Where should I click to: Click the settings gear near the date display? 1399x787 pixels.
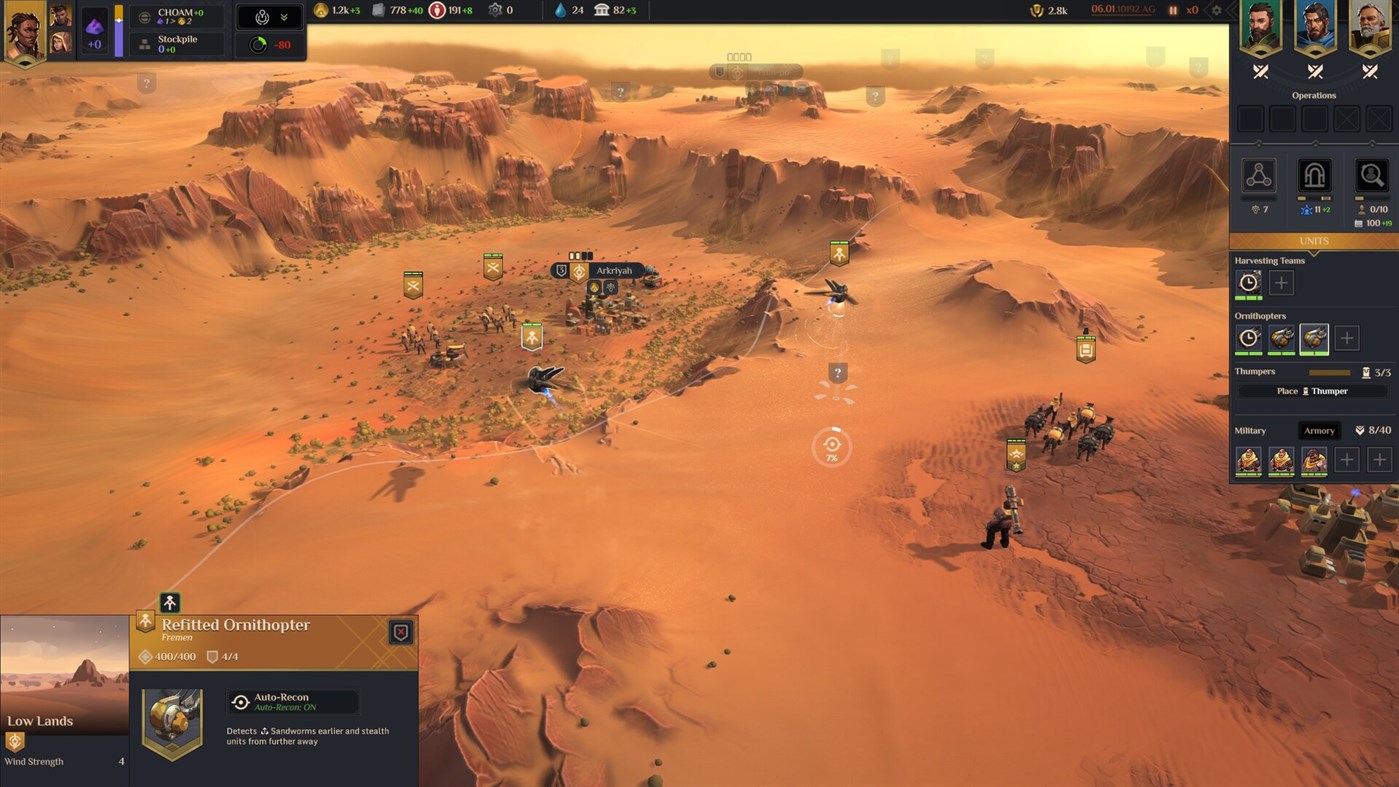1216,11
